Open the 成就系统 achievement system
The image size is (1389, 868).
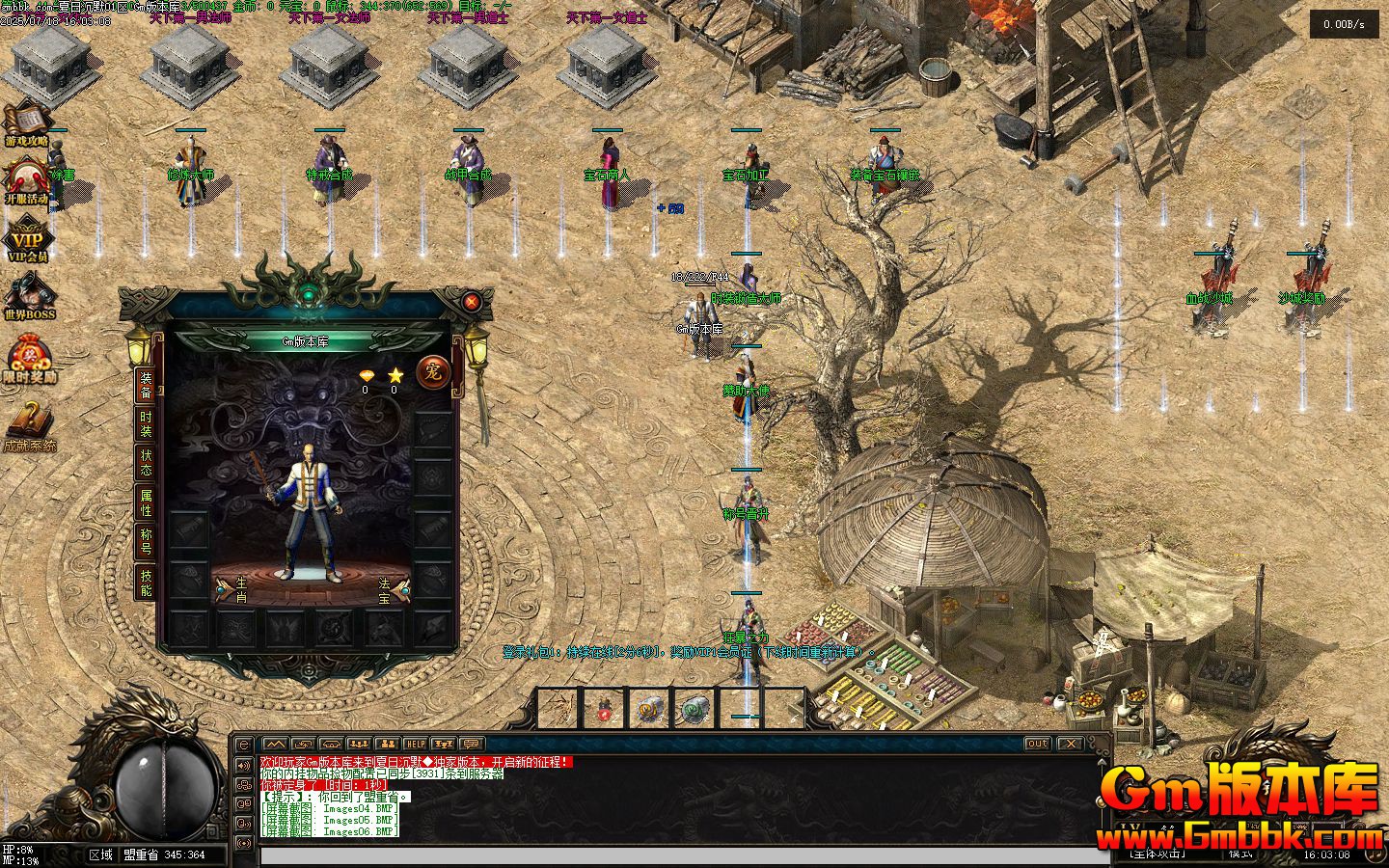tap(29, 425)
